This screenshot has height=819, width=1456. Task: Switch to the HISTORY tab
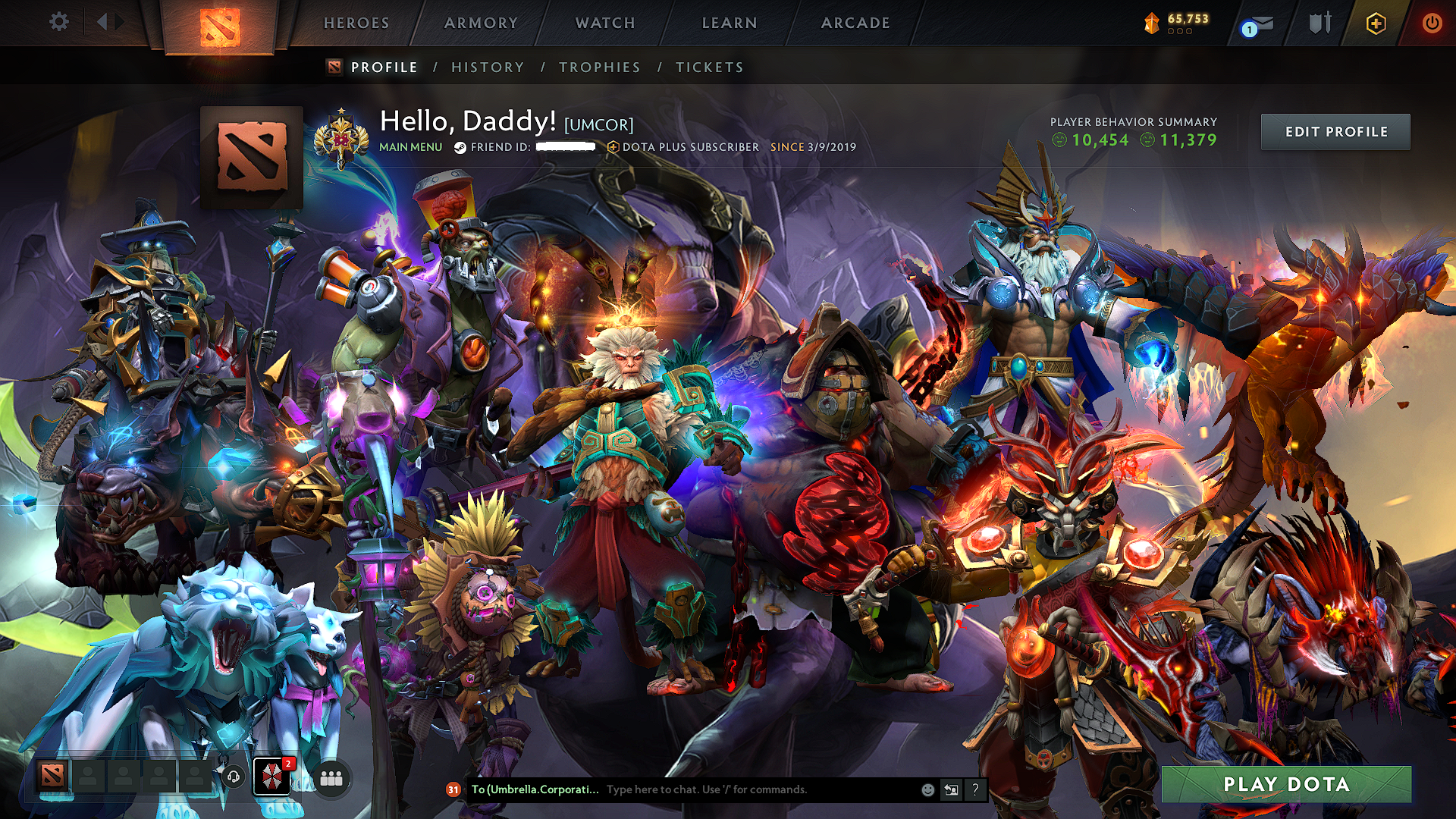pyautogui.click(x=487, y=67)
